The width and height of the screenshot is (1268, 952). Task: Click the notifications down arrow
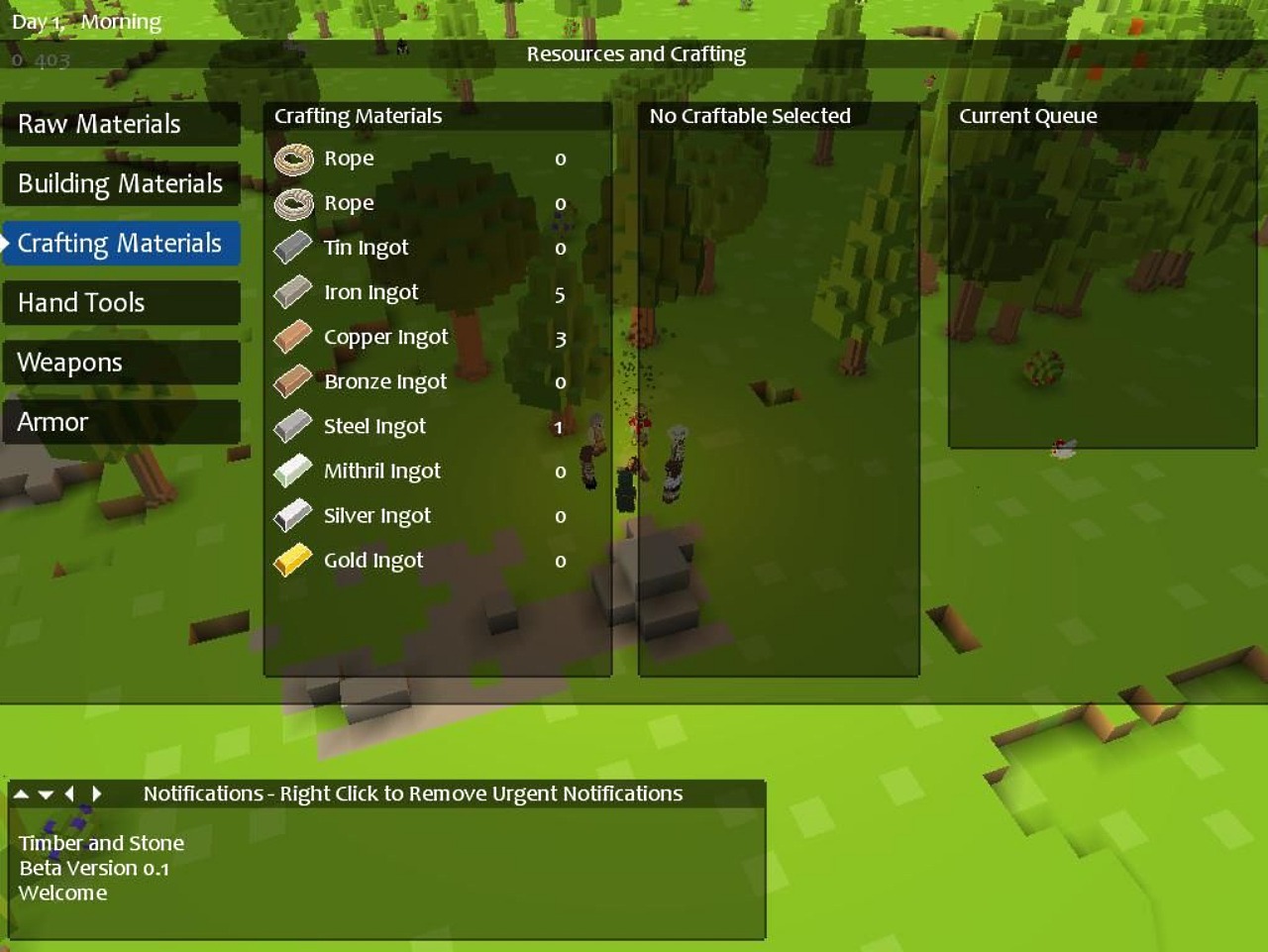46,793
